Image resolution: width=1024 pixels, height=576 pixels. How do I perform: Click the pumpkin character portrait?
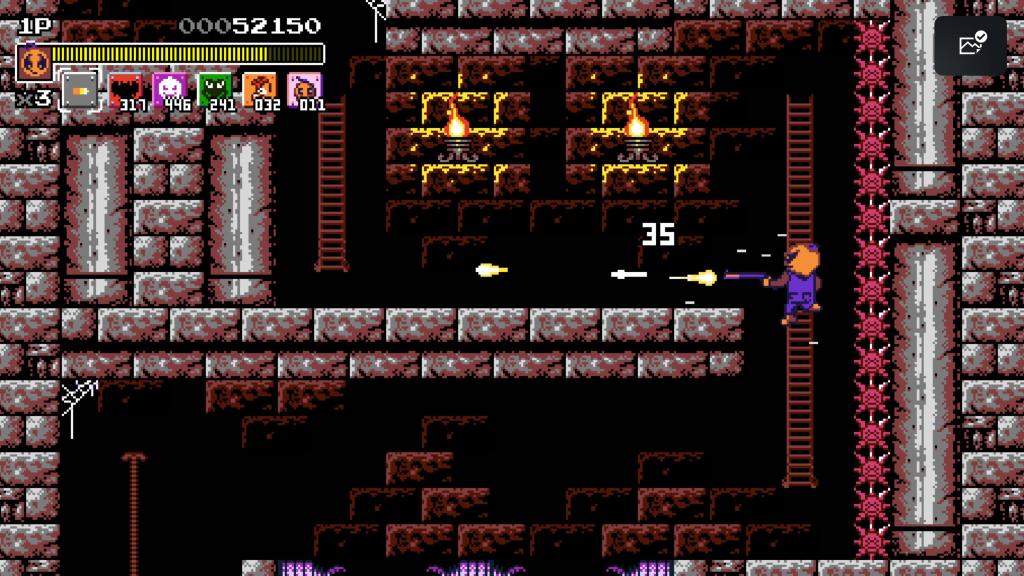pos(34,63)
